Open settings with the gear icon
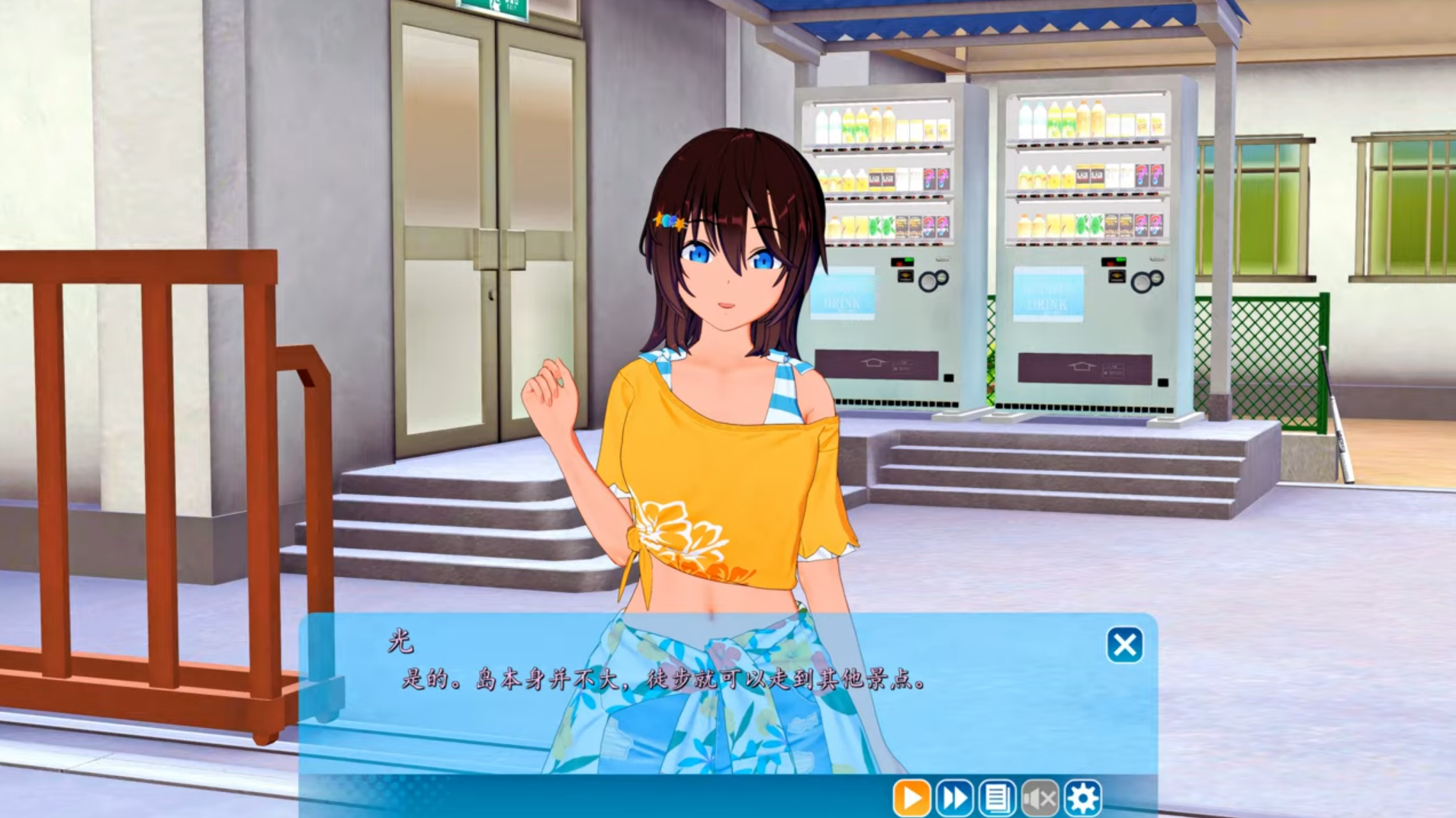The width and height of the screenshot is (1456, 818). point(1083,798)
